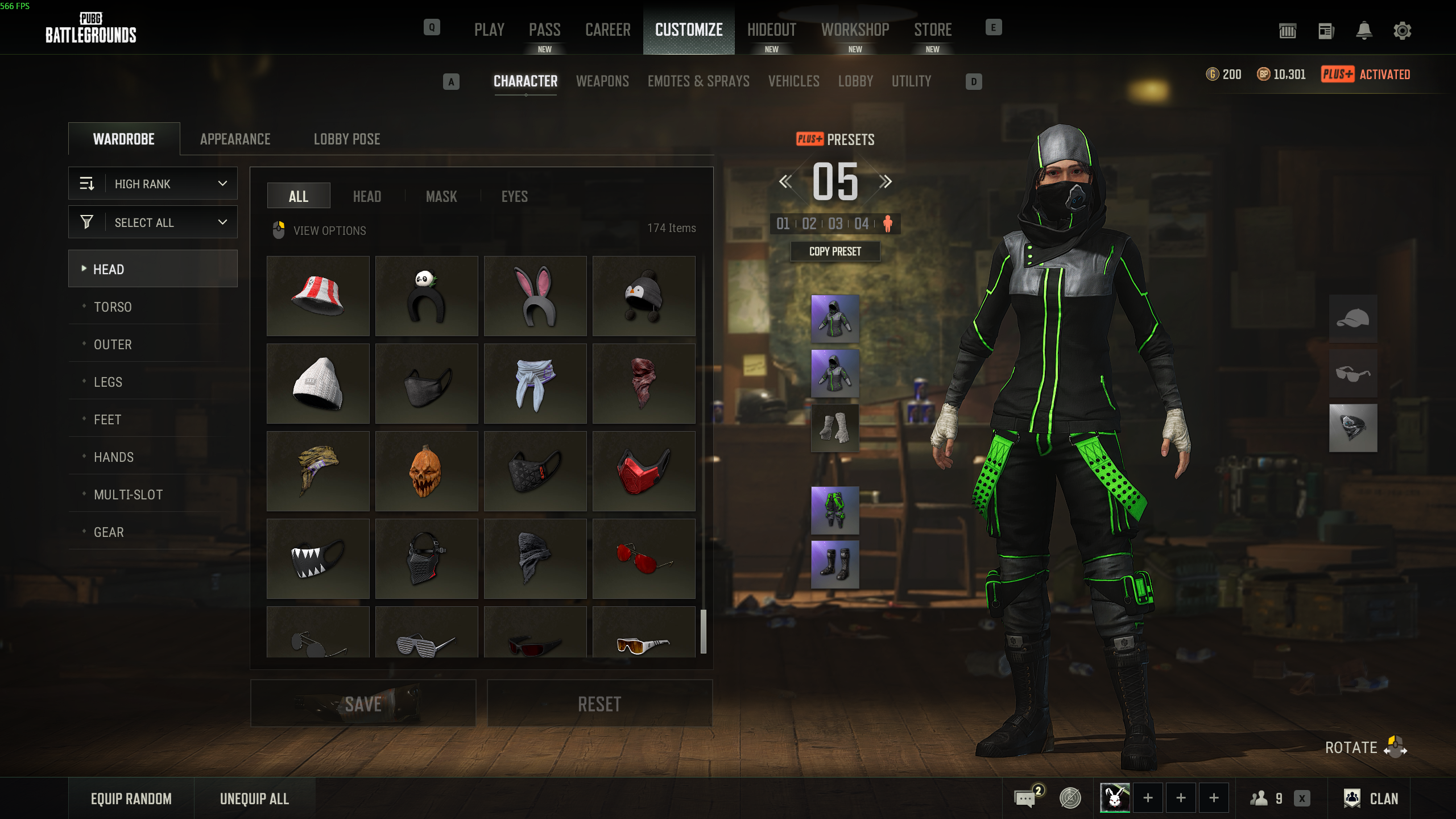Viewport: 1456px width, 819px height.
Task: Click the Reset button
Action: (x=599, y=704)
